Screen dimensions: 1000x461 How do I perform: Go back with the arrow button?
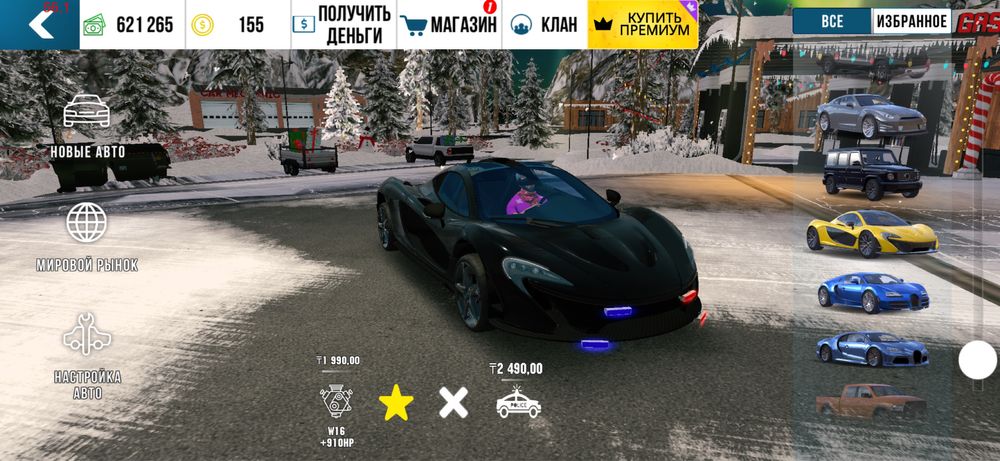point(40,24)
